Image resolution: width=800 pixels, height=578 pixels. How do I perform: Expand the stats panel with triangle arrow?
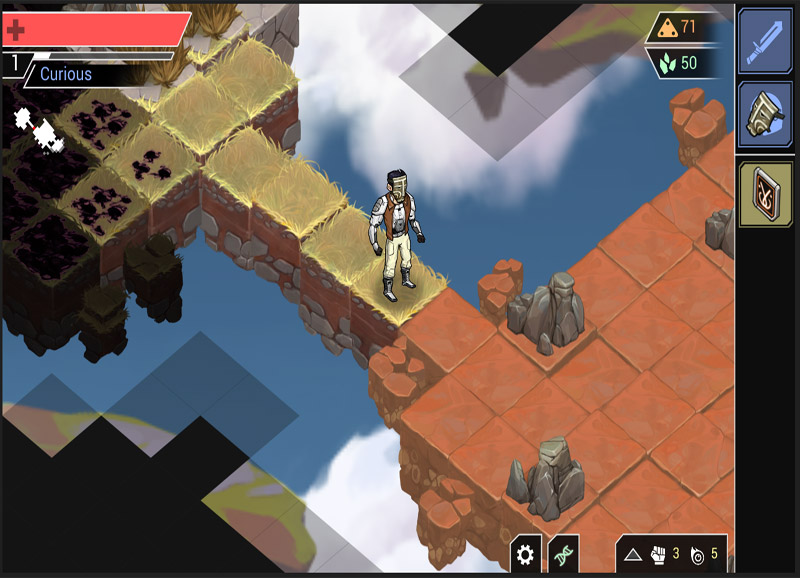click(x=632, y=554)
